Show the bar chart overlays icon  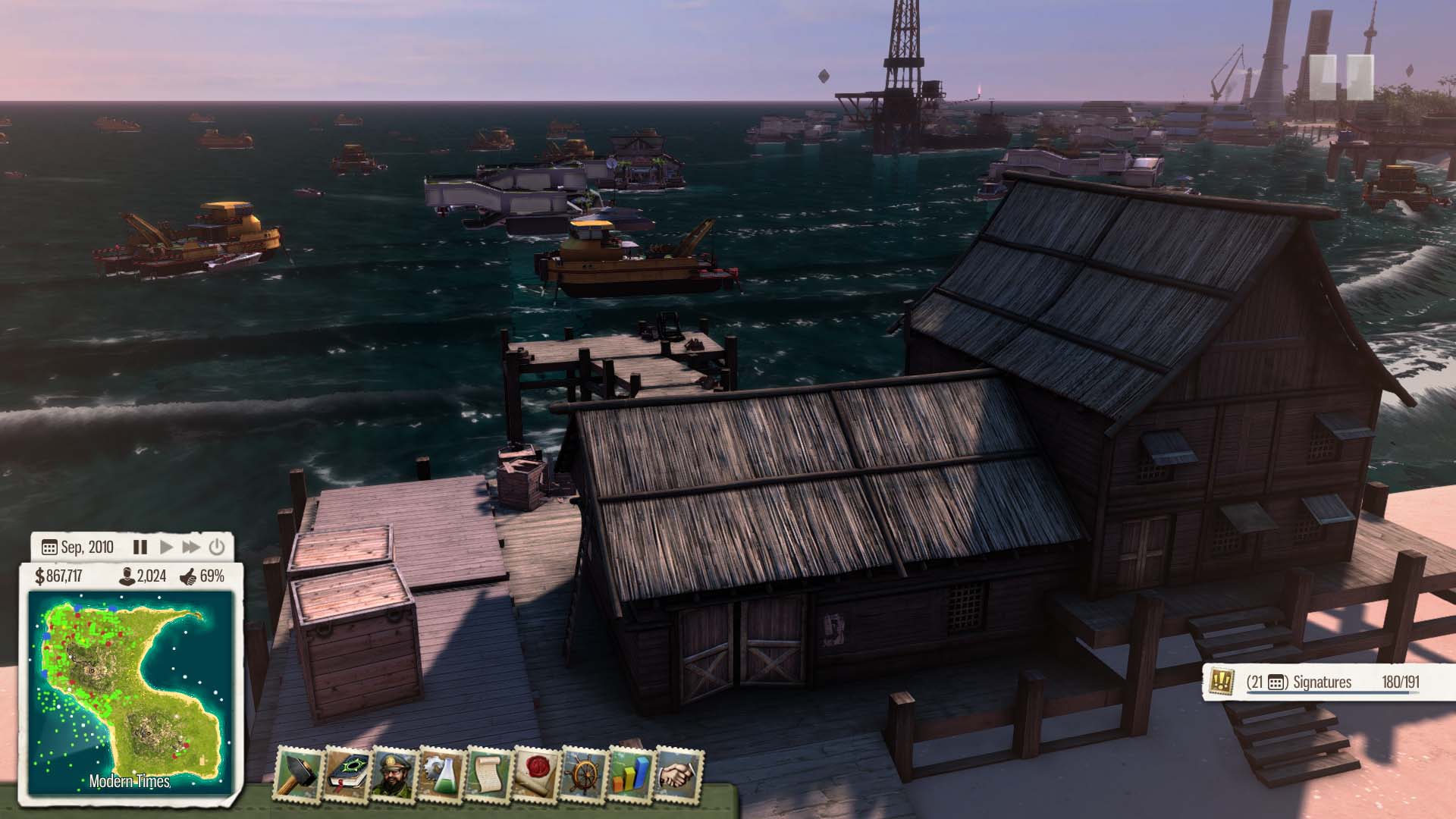tap(631, 774)
